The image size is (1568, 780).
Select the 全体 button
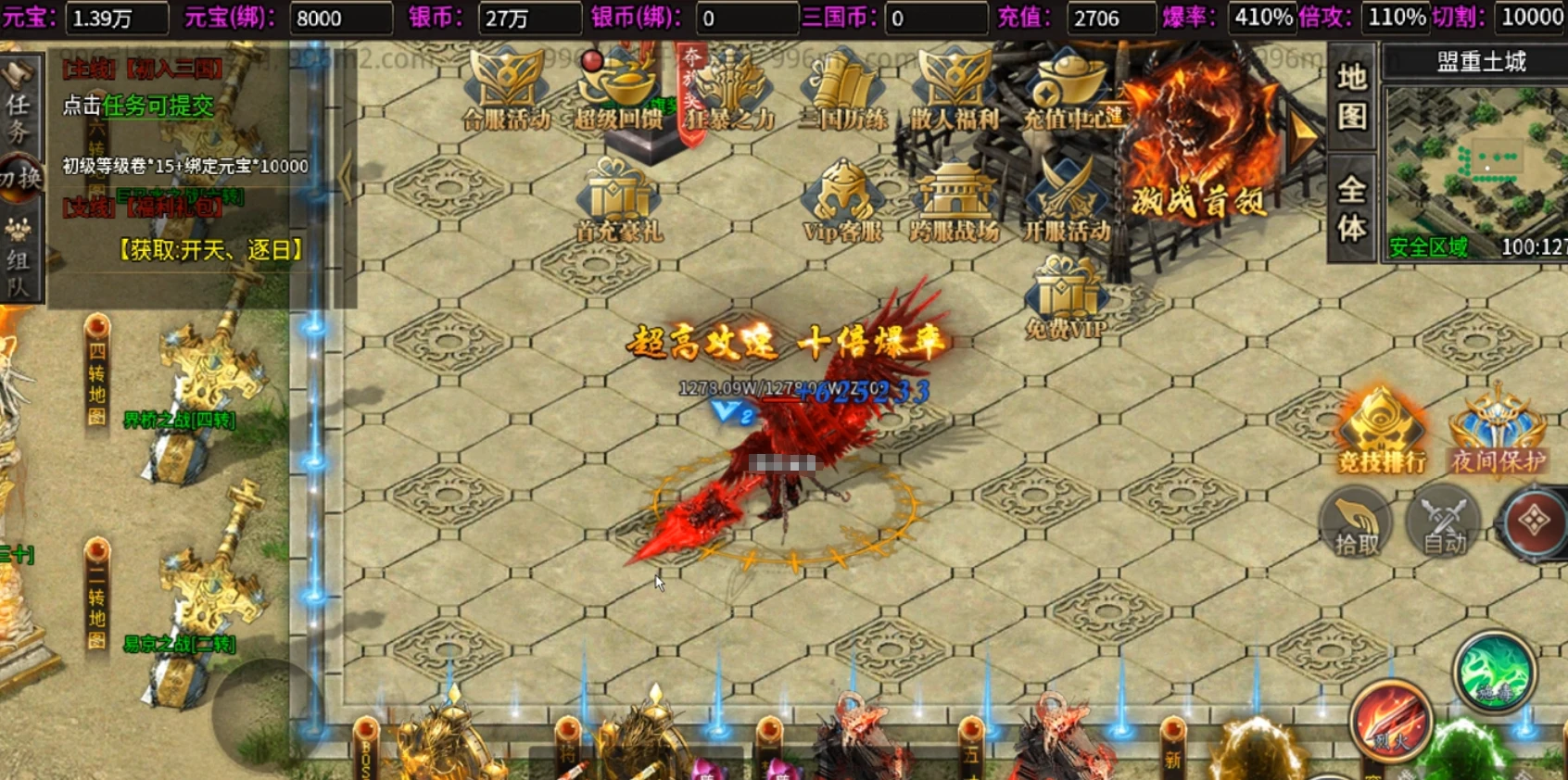[x=1352, y=209]
